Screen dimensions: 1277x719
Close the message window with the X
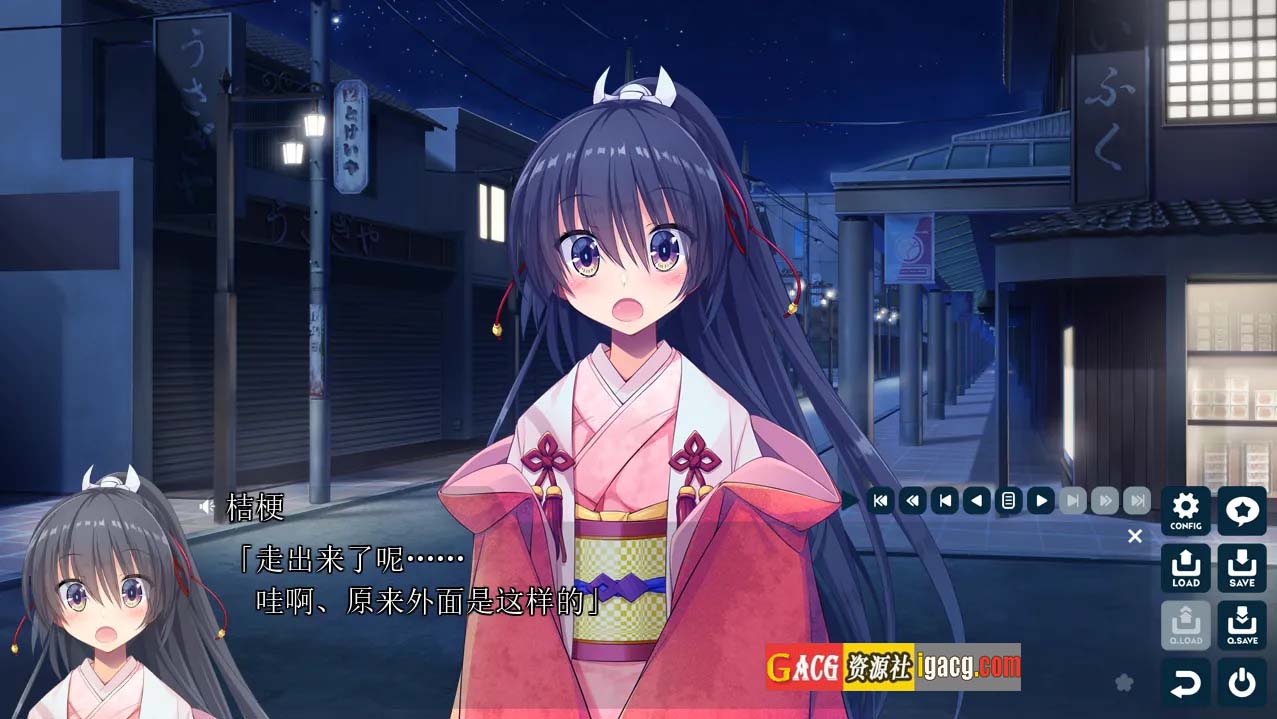tap(1135, 536)
